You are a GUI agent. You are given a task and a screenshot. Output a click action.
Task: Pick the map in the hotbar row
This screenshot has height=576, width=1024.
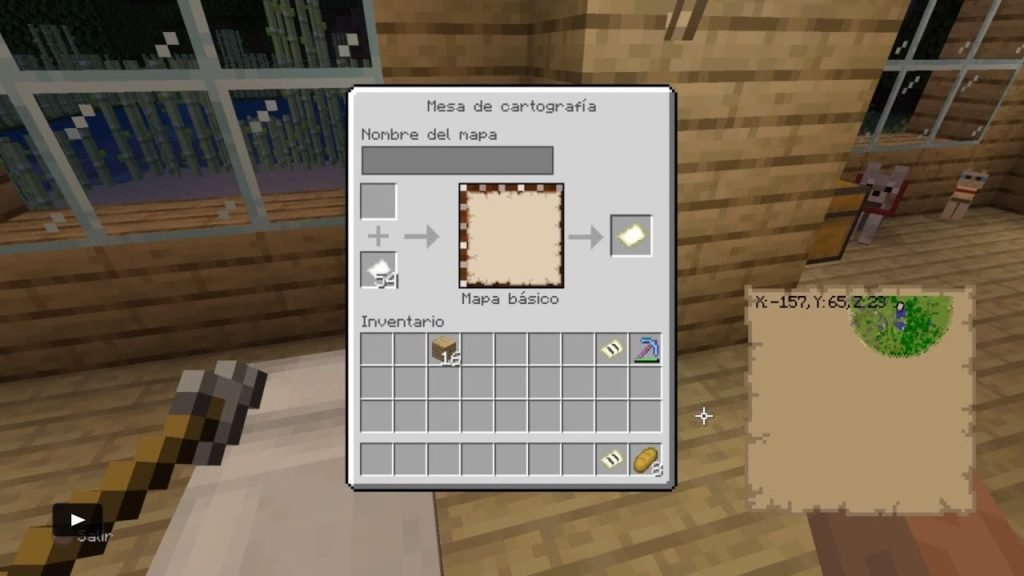tap(612, 459)
